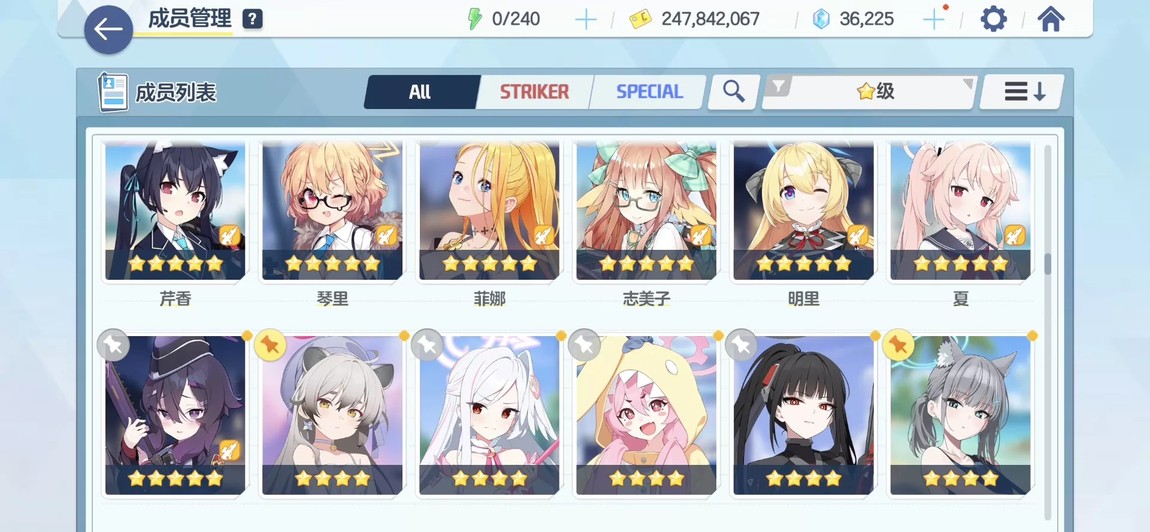Screen dimensions: 1150x532
Task: Open the 志美子 member card
Action: coord(646,212)
